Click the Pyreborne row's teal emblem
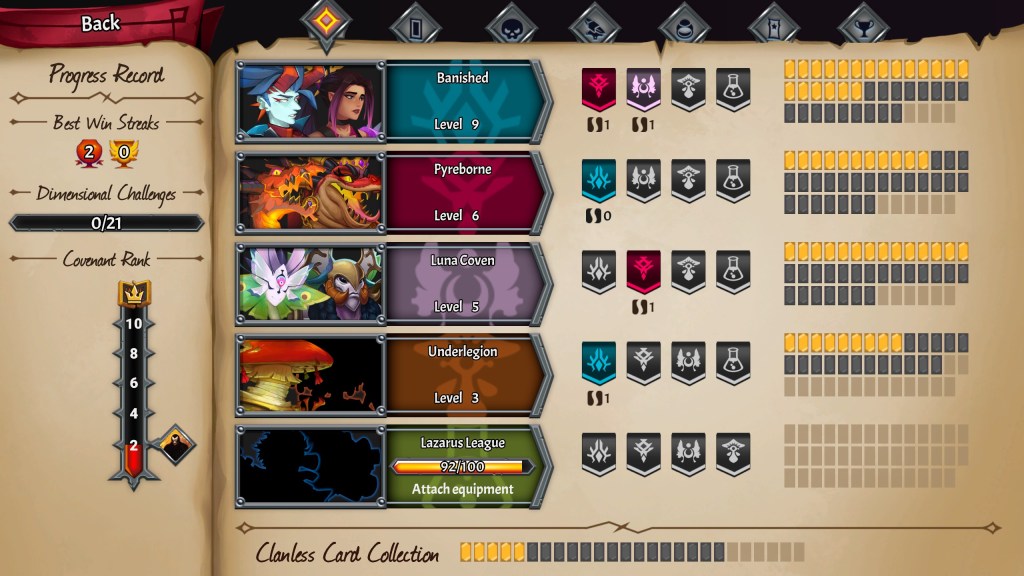 [599, 180]
